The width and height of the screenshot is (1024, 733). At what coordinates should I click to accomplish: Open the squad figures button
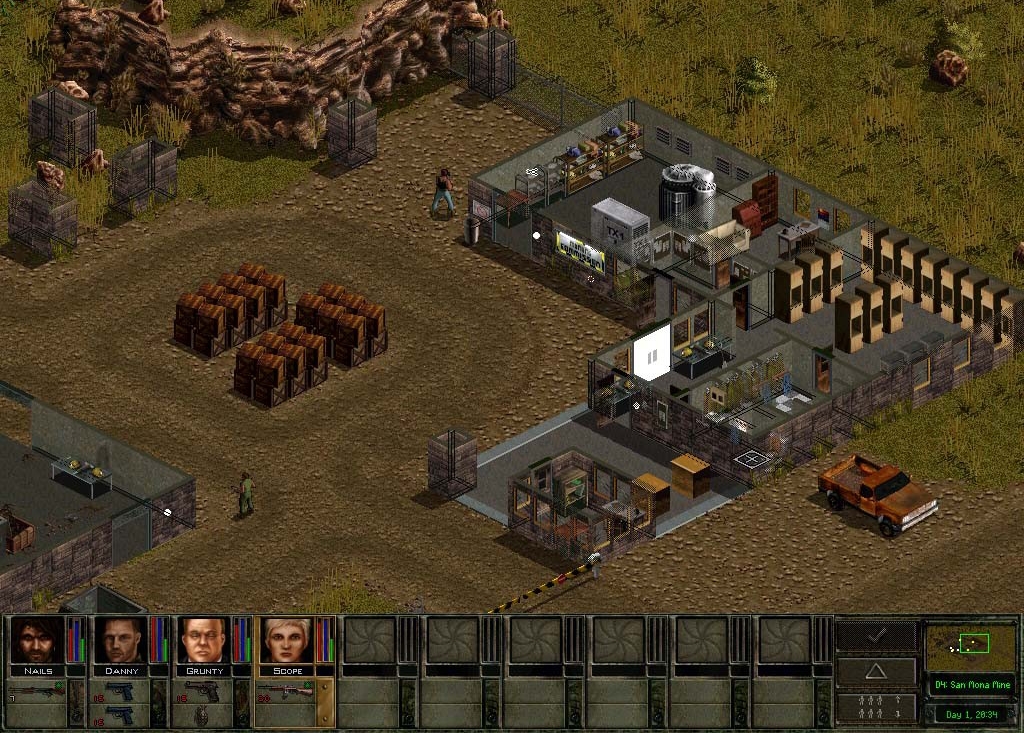(x=876, y=707)
